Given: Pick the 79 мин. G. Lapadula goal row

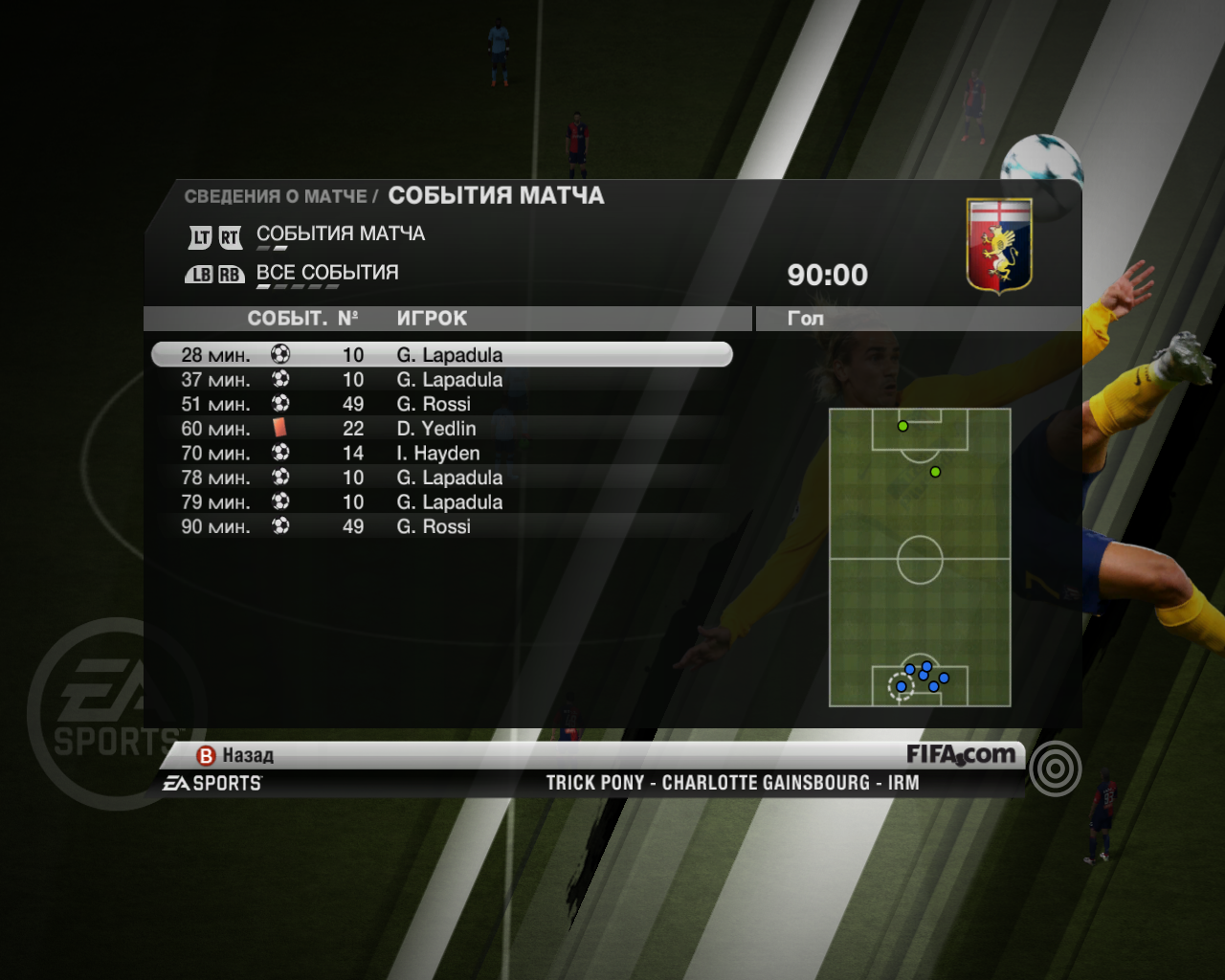Looking at the screenshot, I should pyautogui.click(x=440, y=502).
